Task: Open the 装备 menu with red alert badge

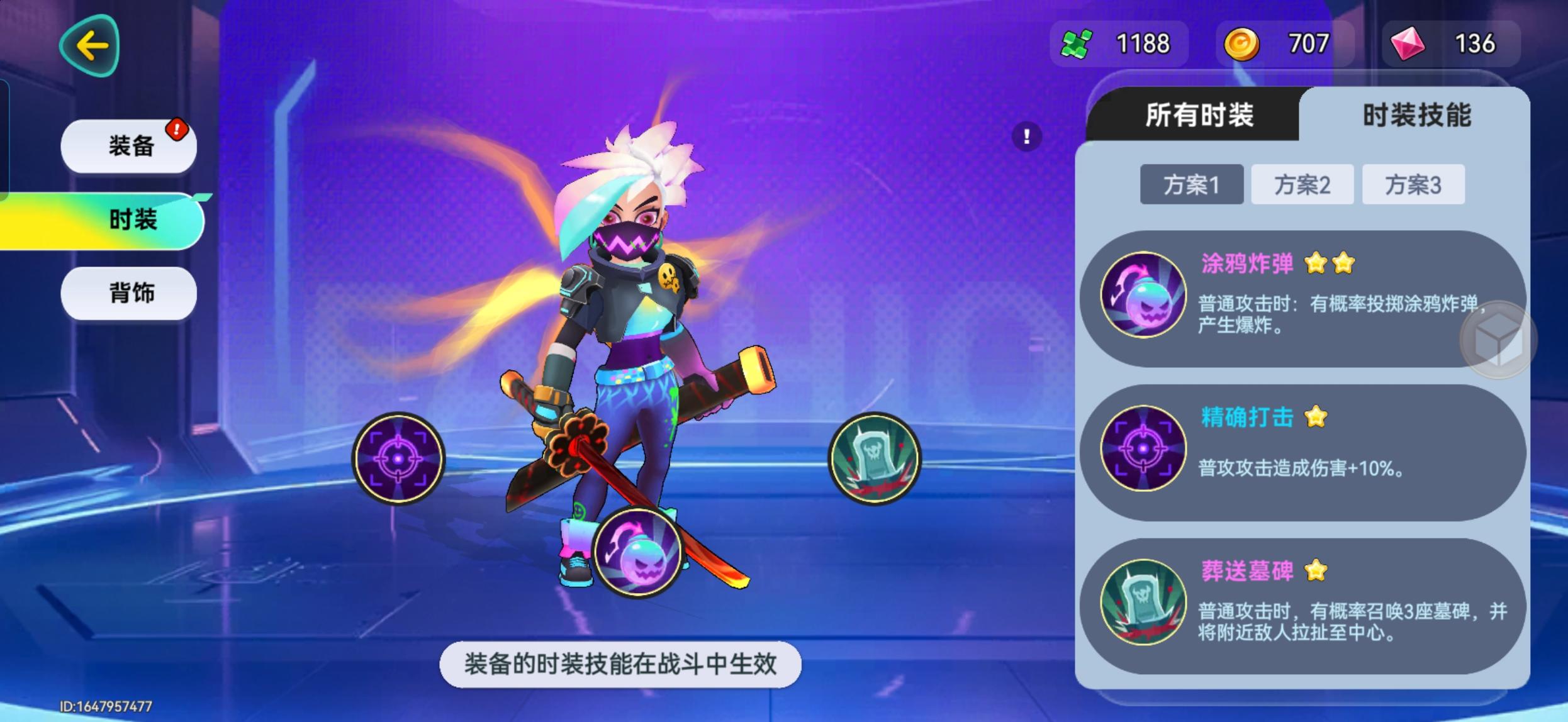Action: pyautogui.click(x=128, y=145)
